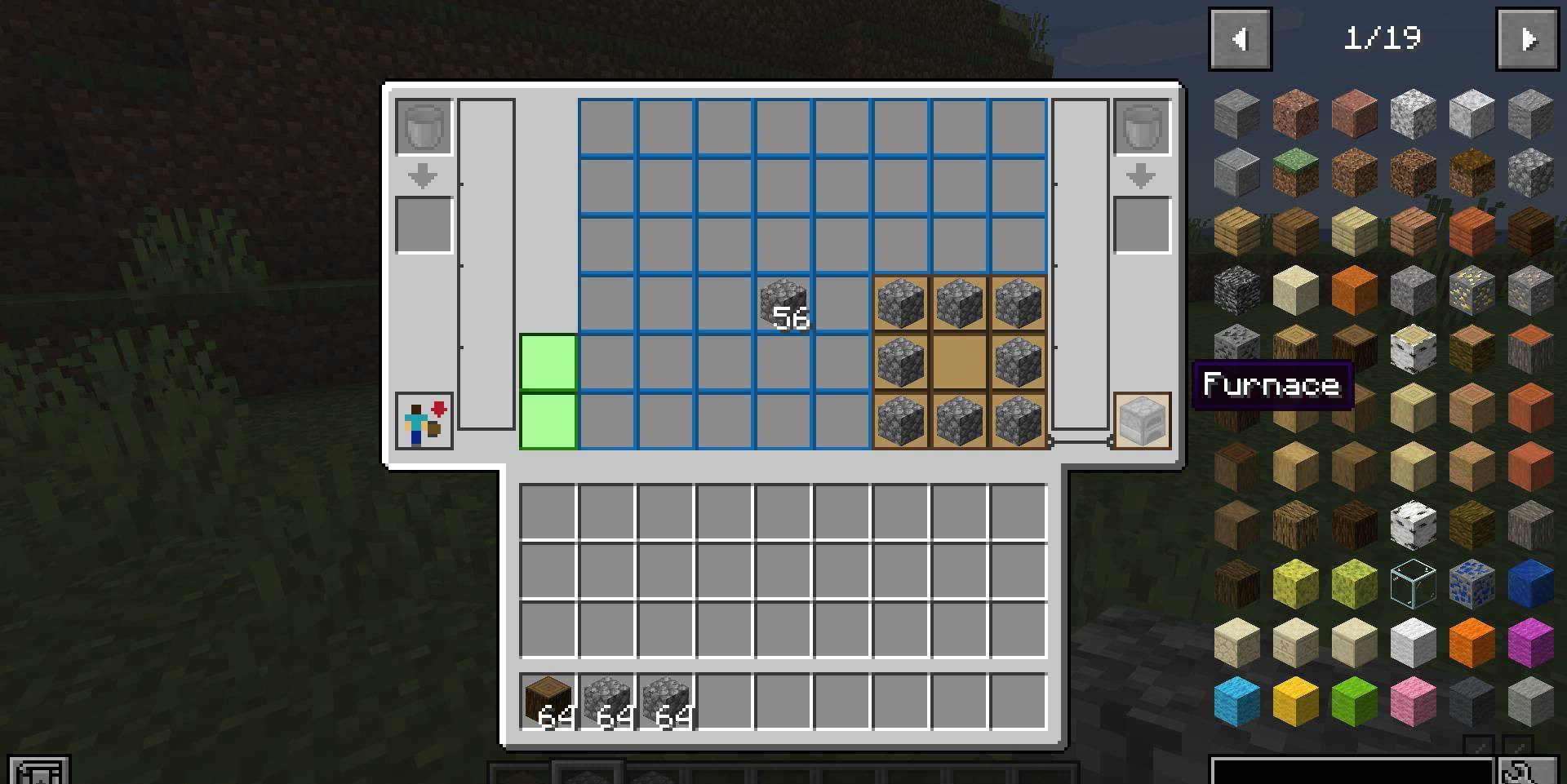1567x784 pixels.
Task: Choose the pink wool block
Action: tap(1413, 702)
